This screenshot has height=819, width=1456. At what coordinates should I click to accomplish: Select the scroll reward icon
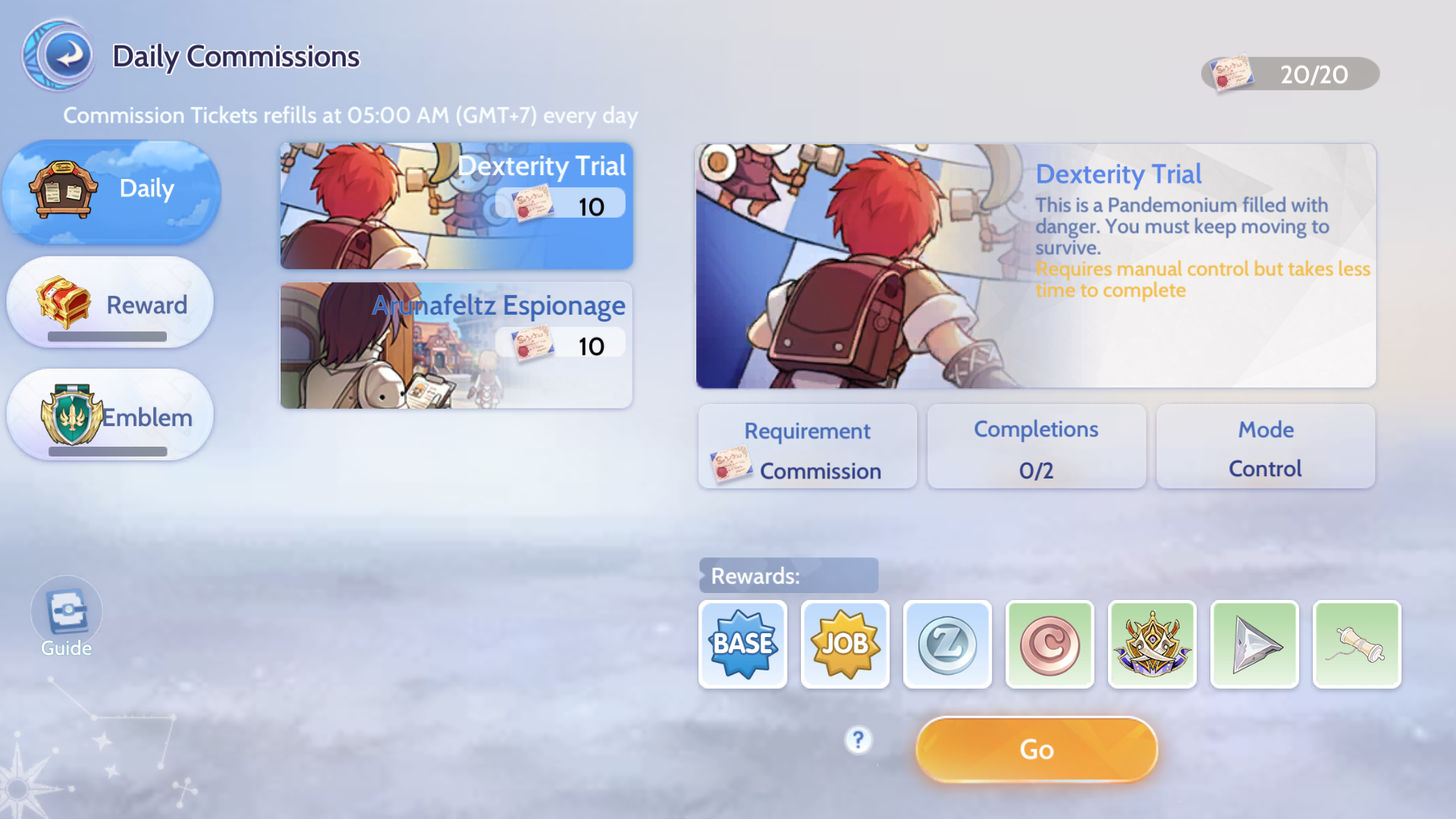tap(1357, 644)
